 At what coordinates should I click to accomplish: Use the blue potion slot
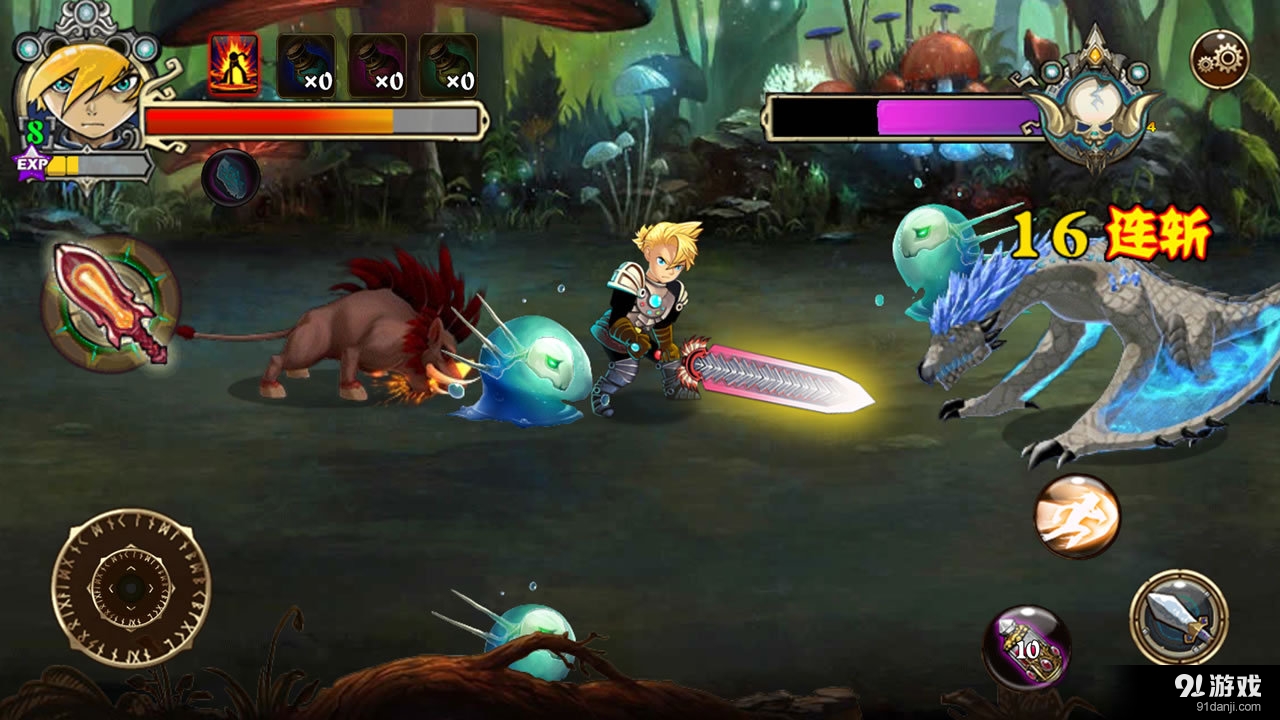[x=306, y=66]
